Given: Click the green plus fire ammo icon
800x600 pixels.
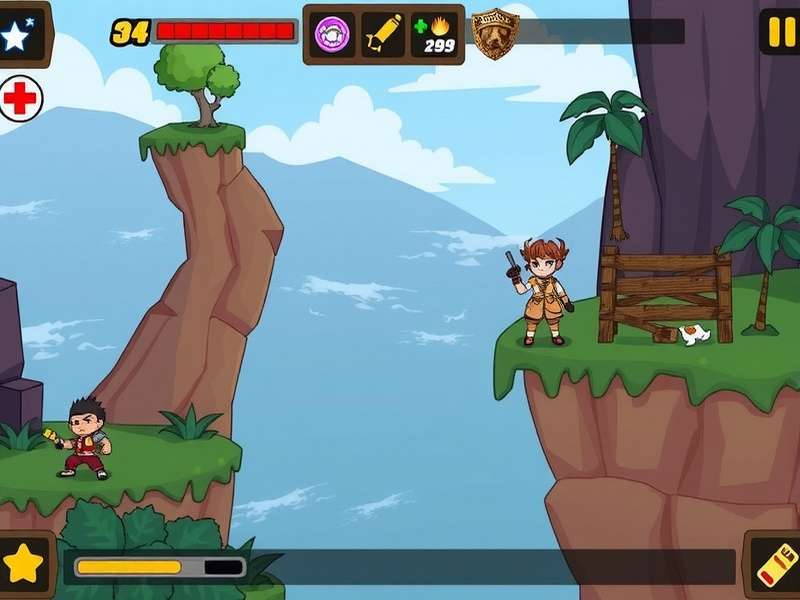Looking at the screenshot, I should (437, 33).
